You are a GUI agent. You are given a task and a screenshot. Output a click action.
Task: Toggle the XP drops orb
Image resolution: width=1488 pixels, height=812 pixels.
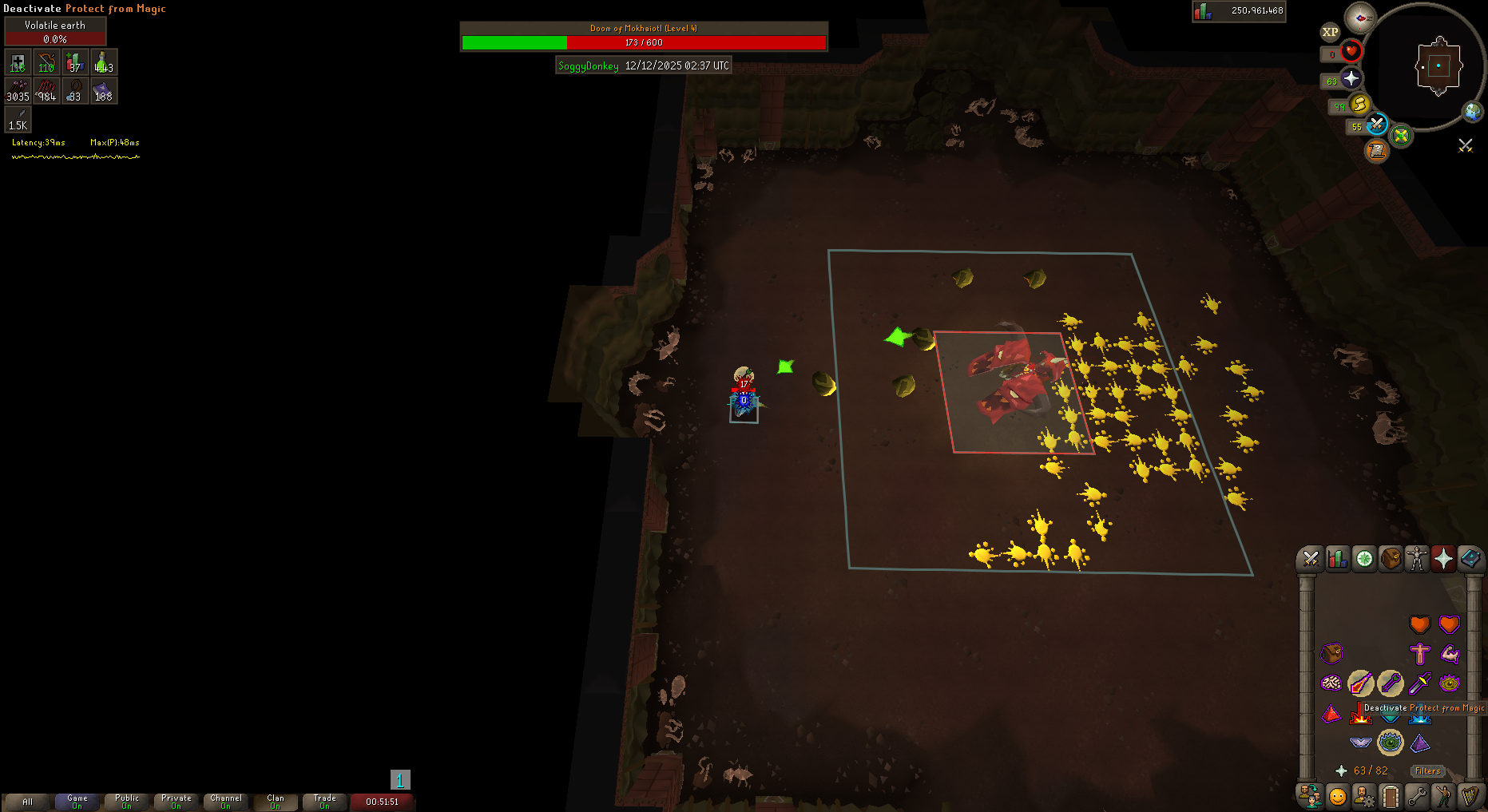click(1330, 32)
